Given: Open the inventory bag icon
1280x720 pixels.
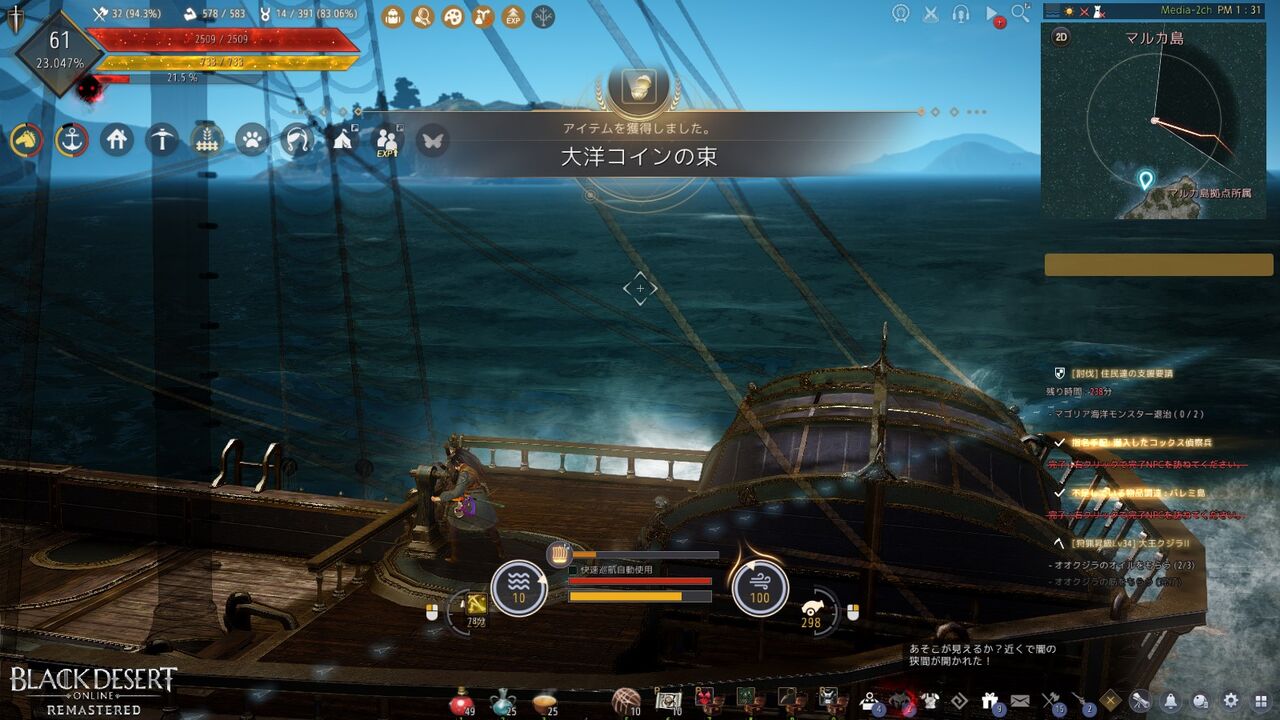Looking at the screenshot, I should [393, 13].
